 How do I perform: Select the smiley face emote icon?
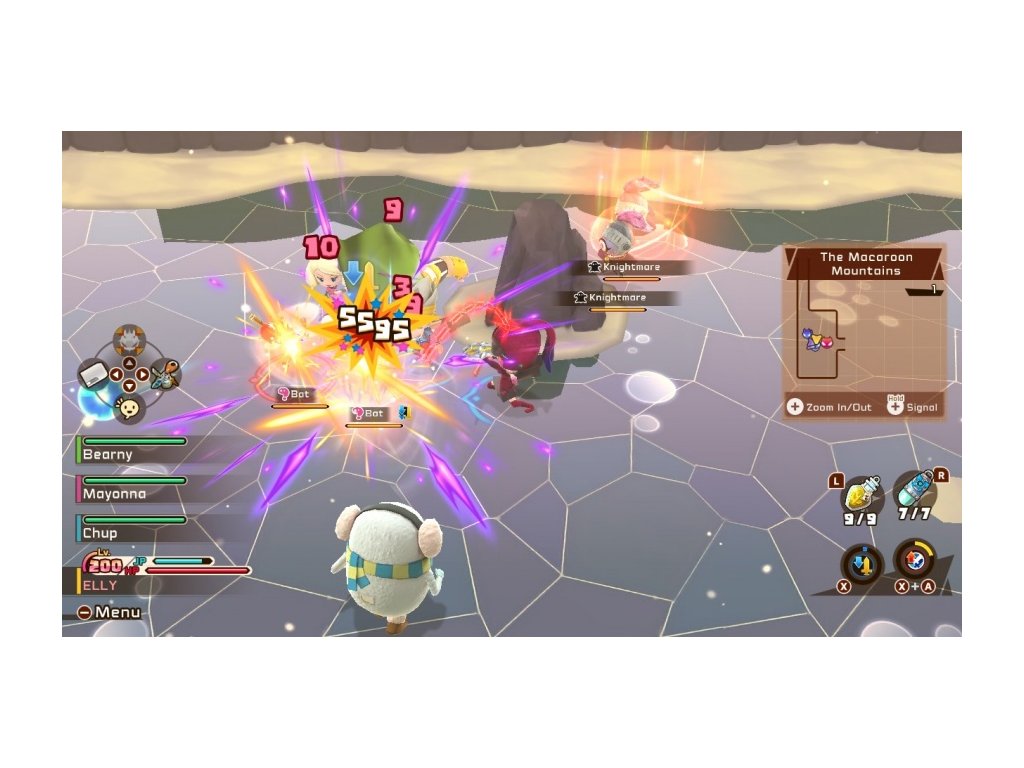129,406
